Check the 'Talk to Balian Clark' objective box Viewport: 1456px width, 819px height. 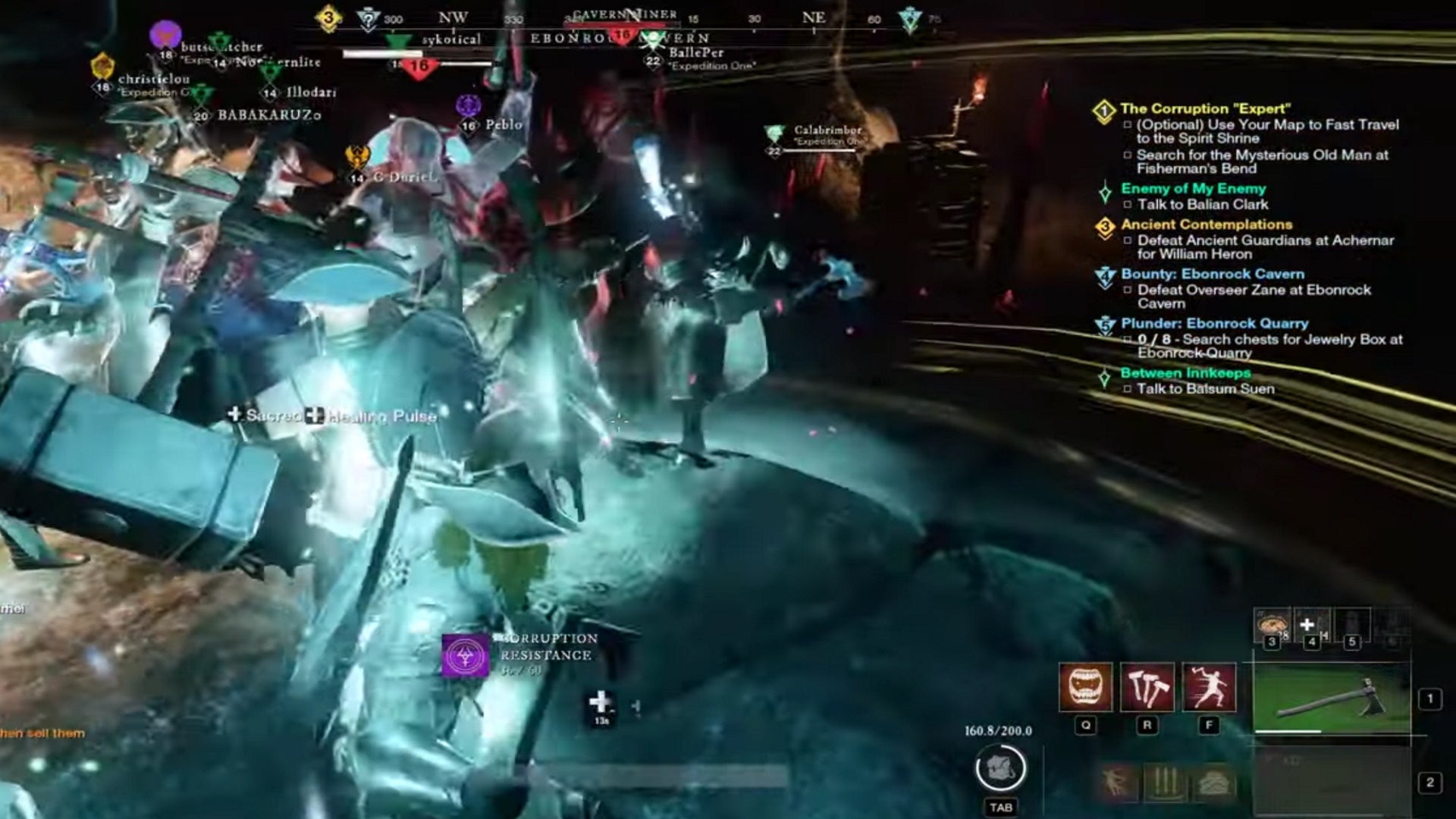(1129, 204)
